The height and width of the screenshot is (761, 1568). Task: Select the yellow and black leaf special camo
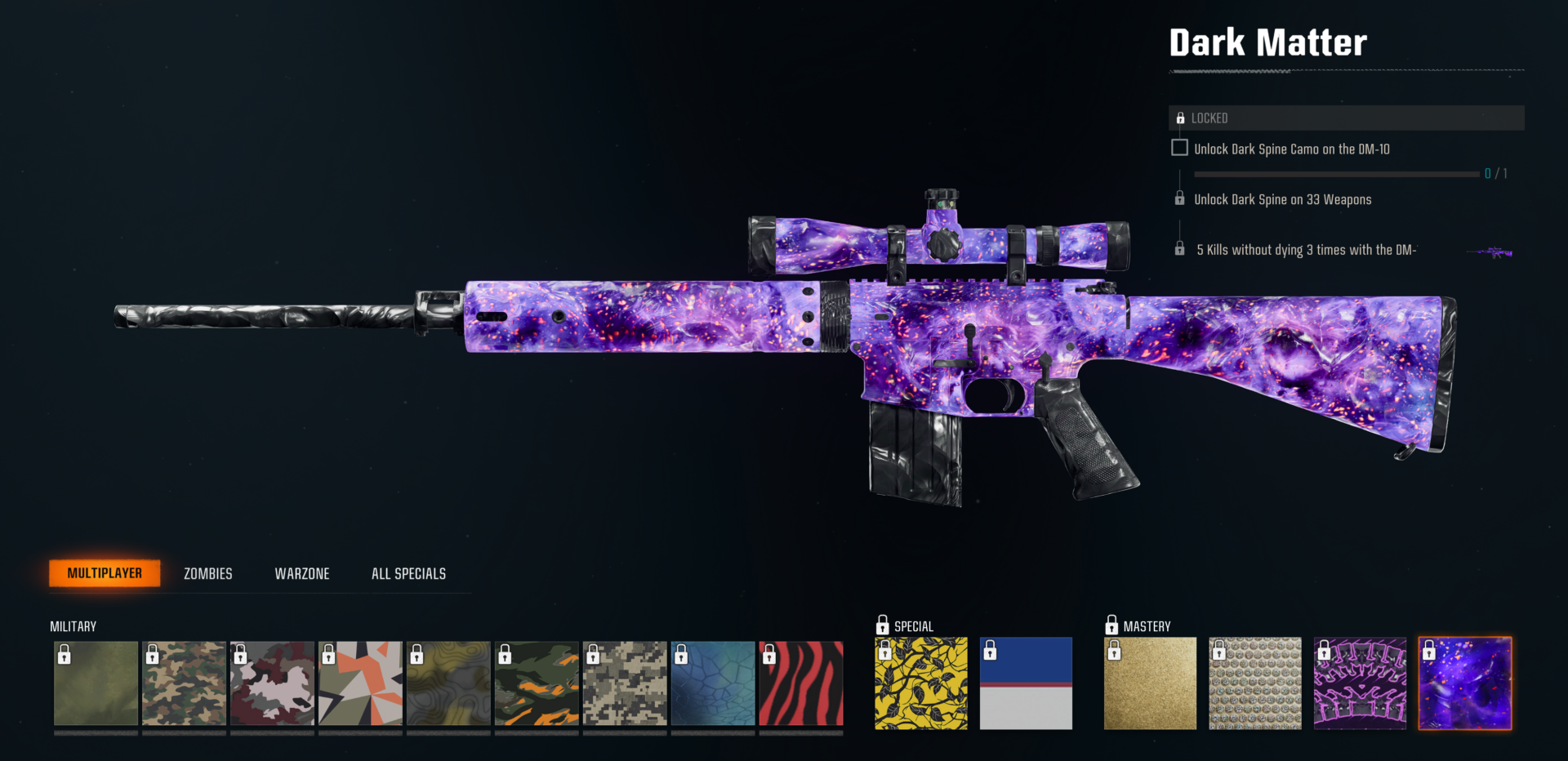(921, 683)
